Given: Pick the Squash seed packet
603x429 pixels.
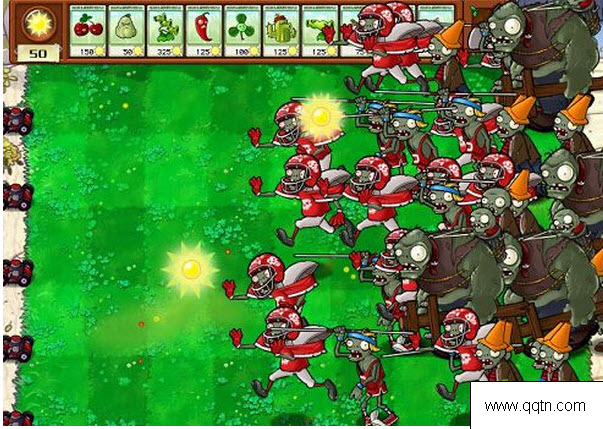Looking at the screenshot, I should [x=127, y=30].
